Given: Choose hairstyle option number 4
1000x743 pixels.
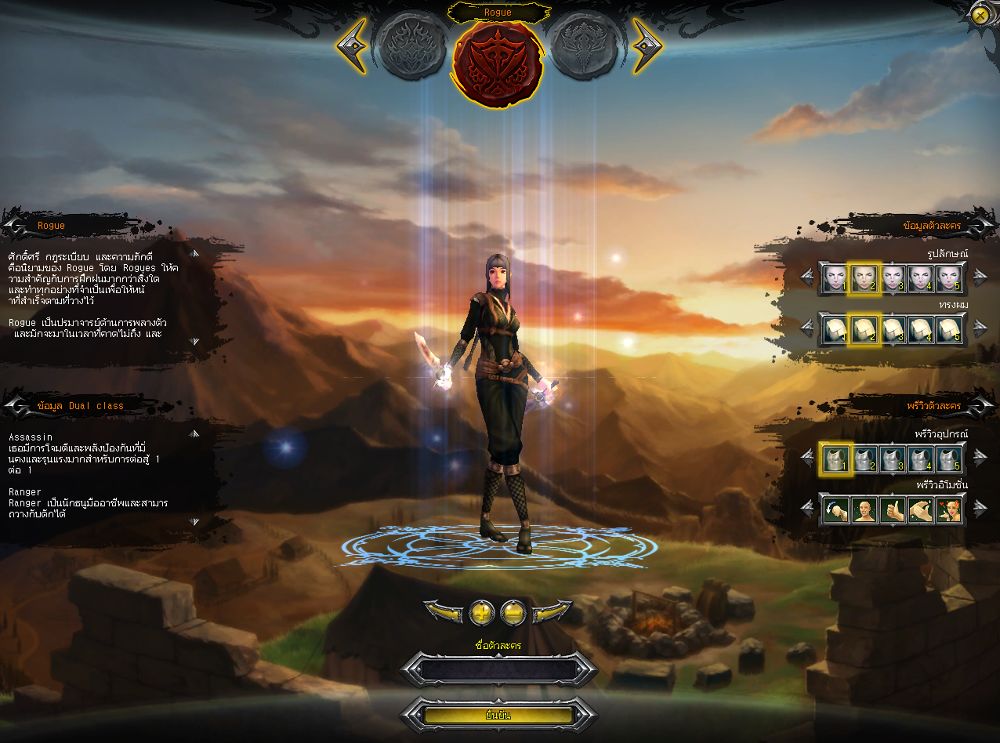Looking at the screenshot, I should coord(921,329).
